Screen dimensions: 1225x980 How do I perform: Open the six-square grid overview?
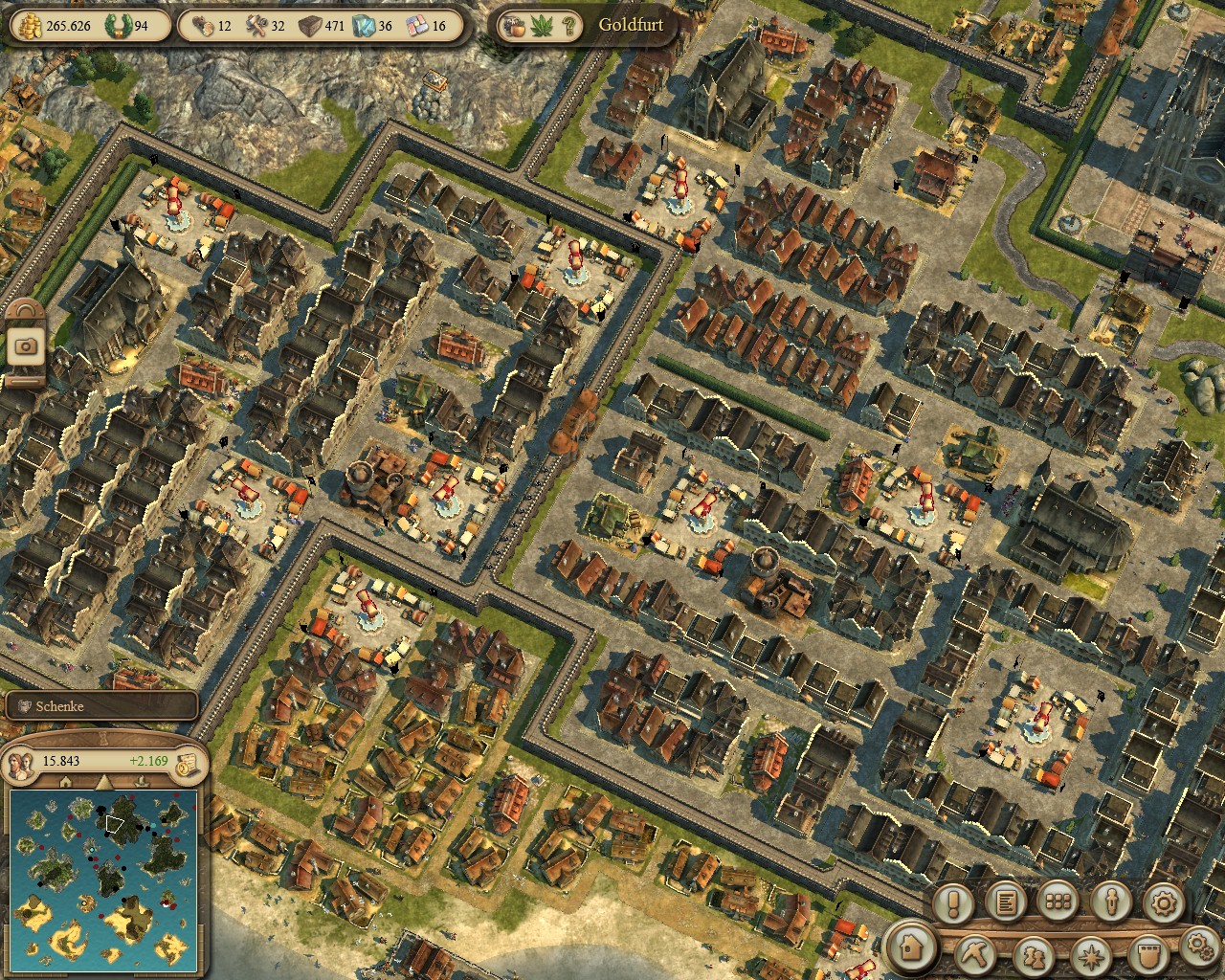pos(1058,902)
